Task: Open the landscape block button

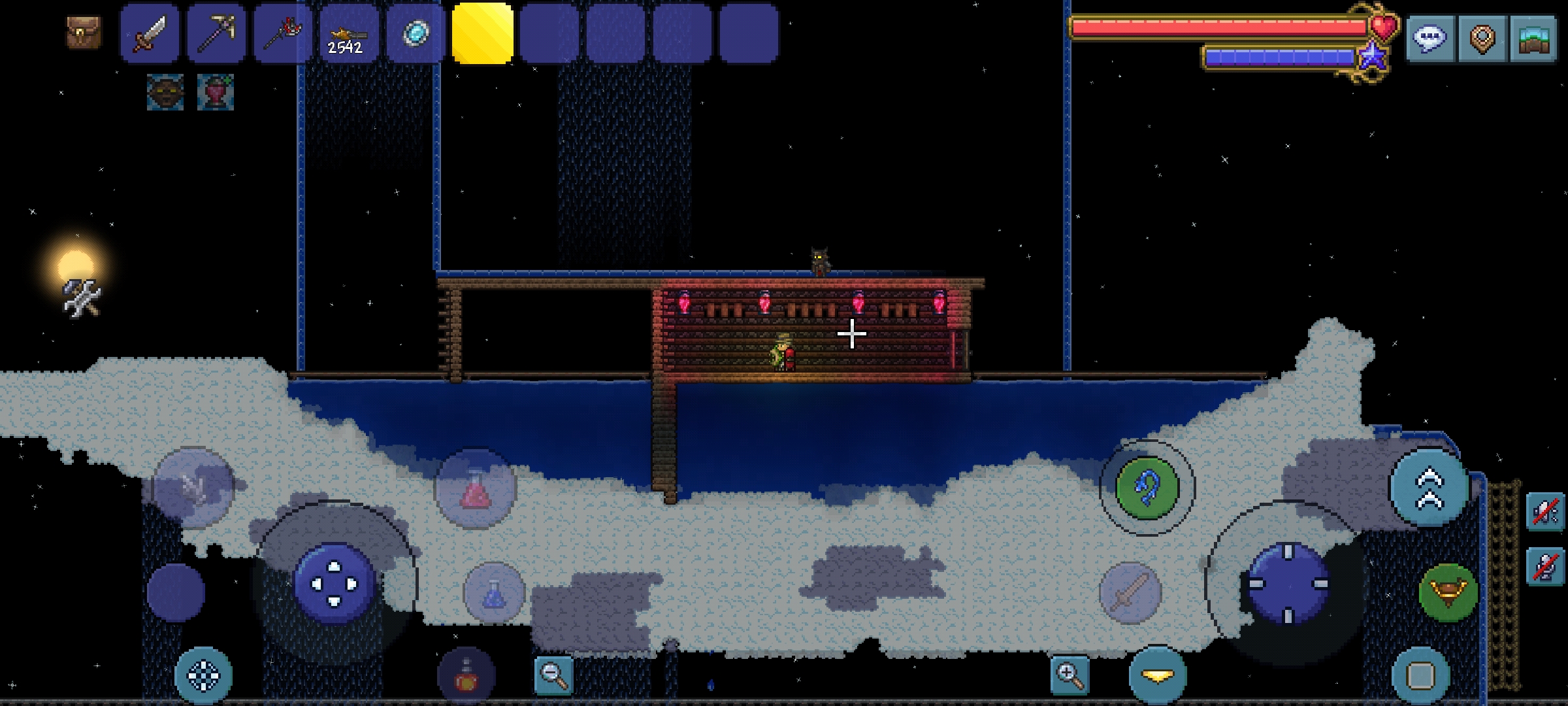Action: coord(1533,39)
